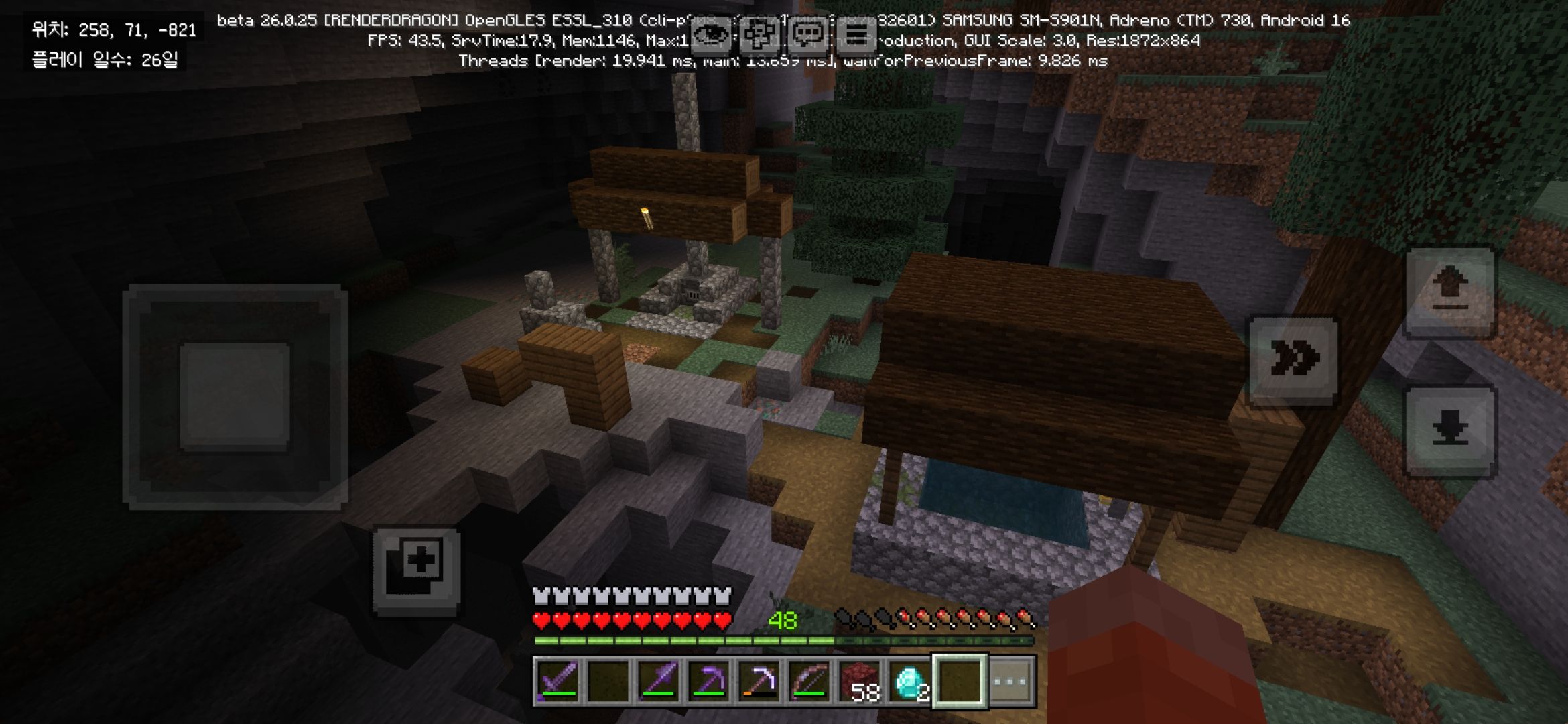Toggle the eye-icon view button
The image size is (1568, 724).
point(710,35)
